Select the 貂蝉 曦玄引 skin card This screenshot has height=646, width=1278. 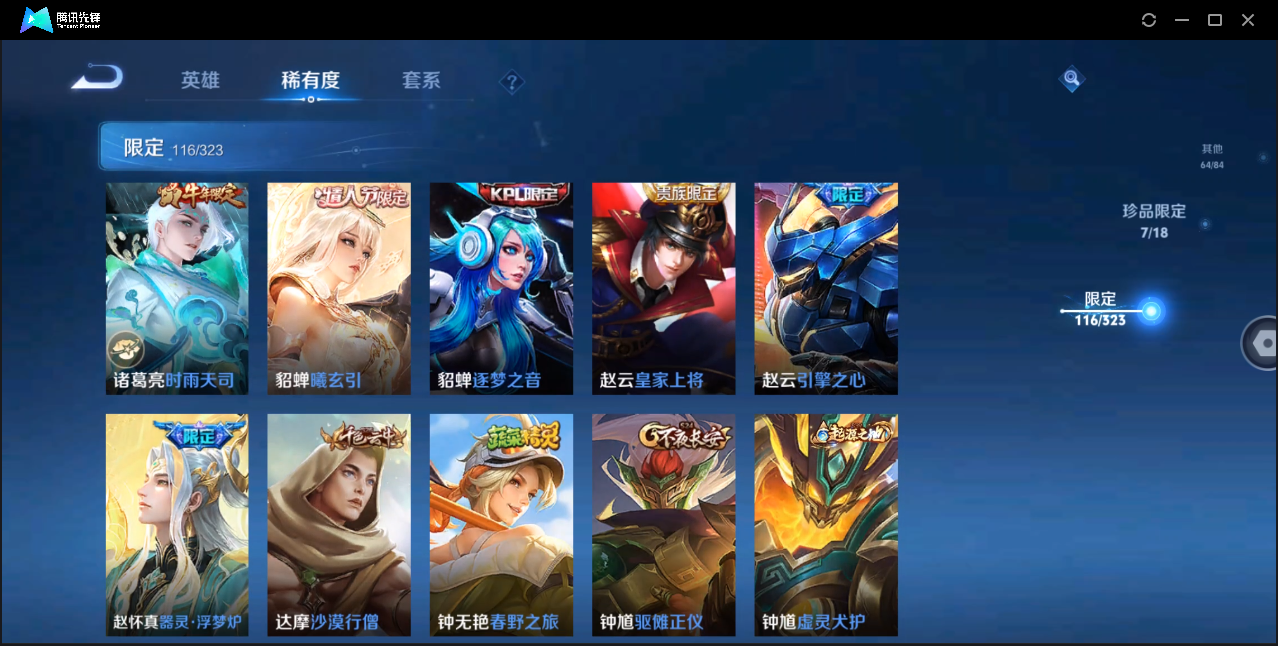339,288
